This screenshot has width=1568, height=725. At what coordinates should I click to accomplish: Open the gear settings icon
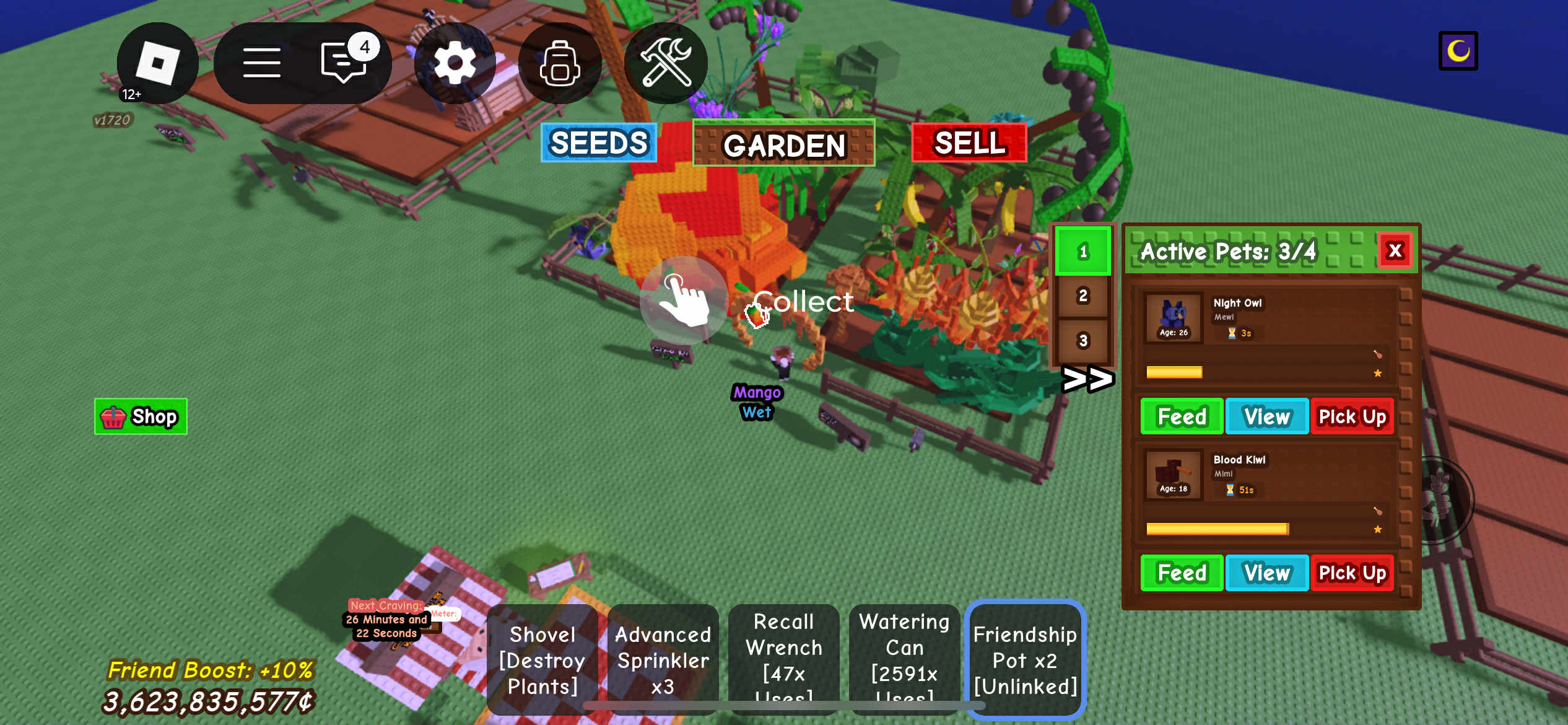pyautogui.click(x=455, y=63)
